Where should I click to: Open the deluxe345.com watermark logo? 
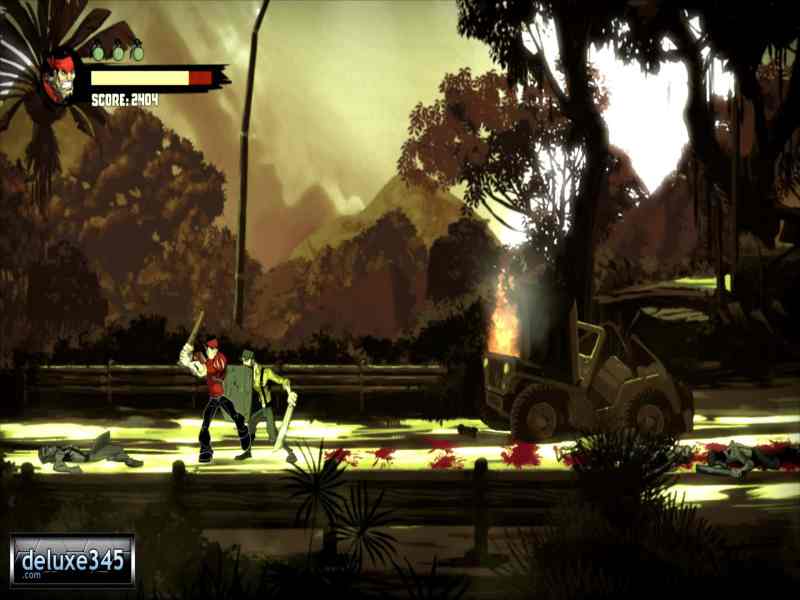(72, 559)
